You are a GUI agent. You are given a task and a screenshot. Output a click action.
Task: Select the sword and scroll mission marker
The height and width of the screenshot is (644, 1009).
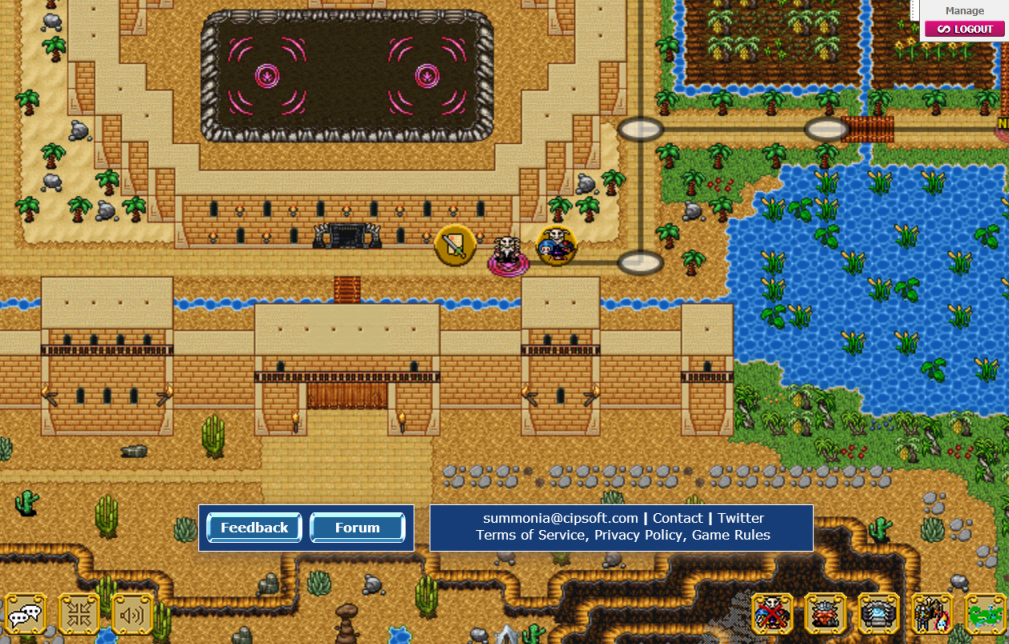click(x=455, y=245)
